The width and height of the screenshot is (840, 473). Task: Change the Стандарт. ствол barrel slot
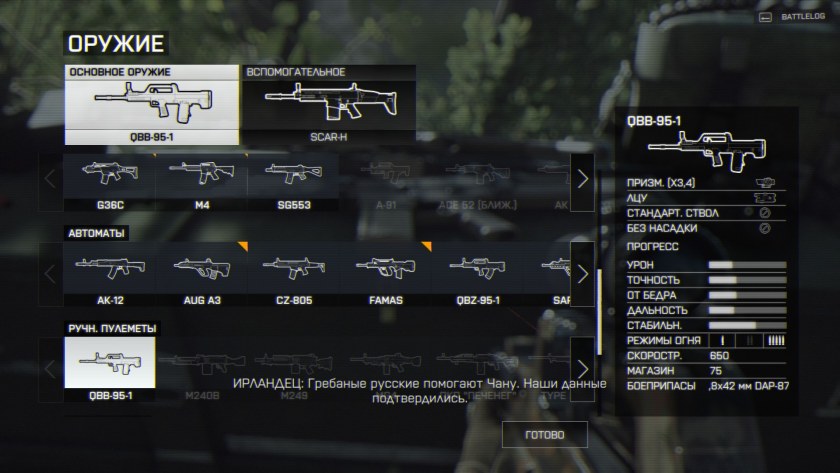click(x=701, y=213)
